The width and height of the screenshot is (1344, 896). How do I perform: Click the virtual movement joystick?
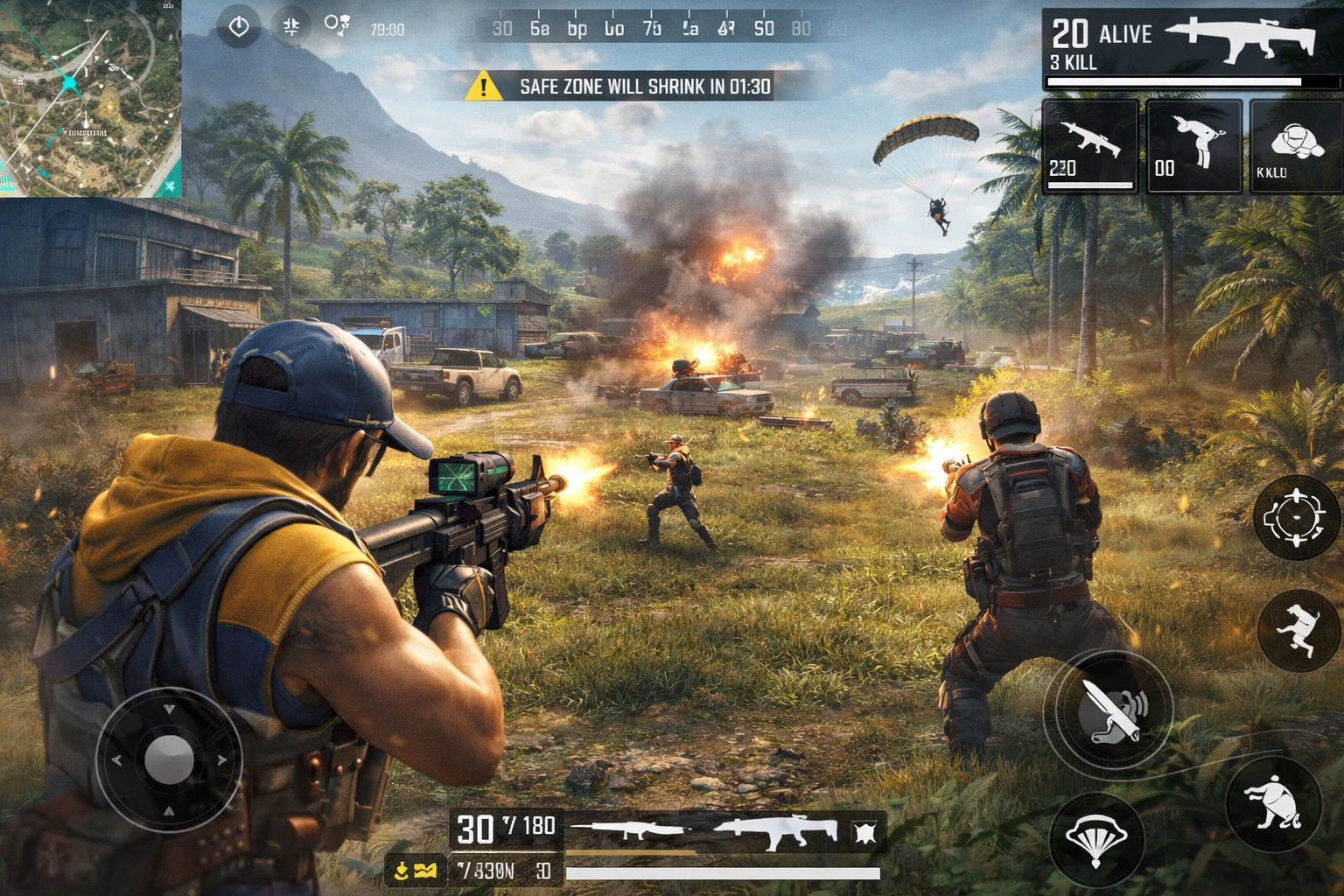coord(169,759)
